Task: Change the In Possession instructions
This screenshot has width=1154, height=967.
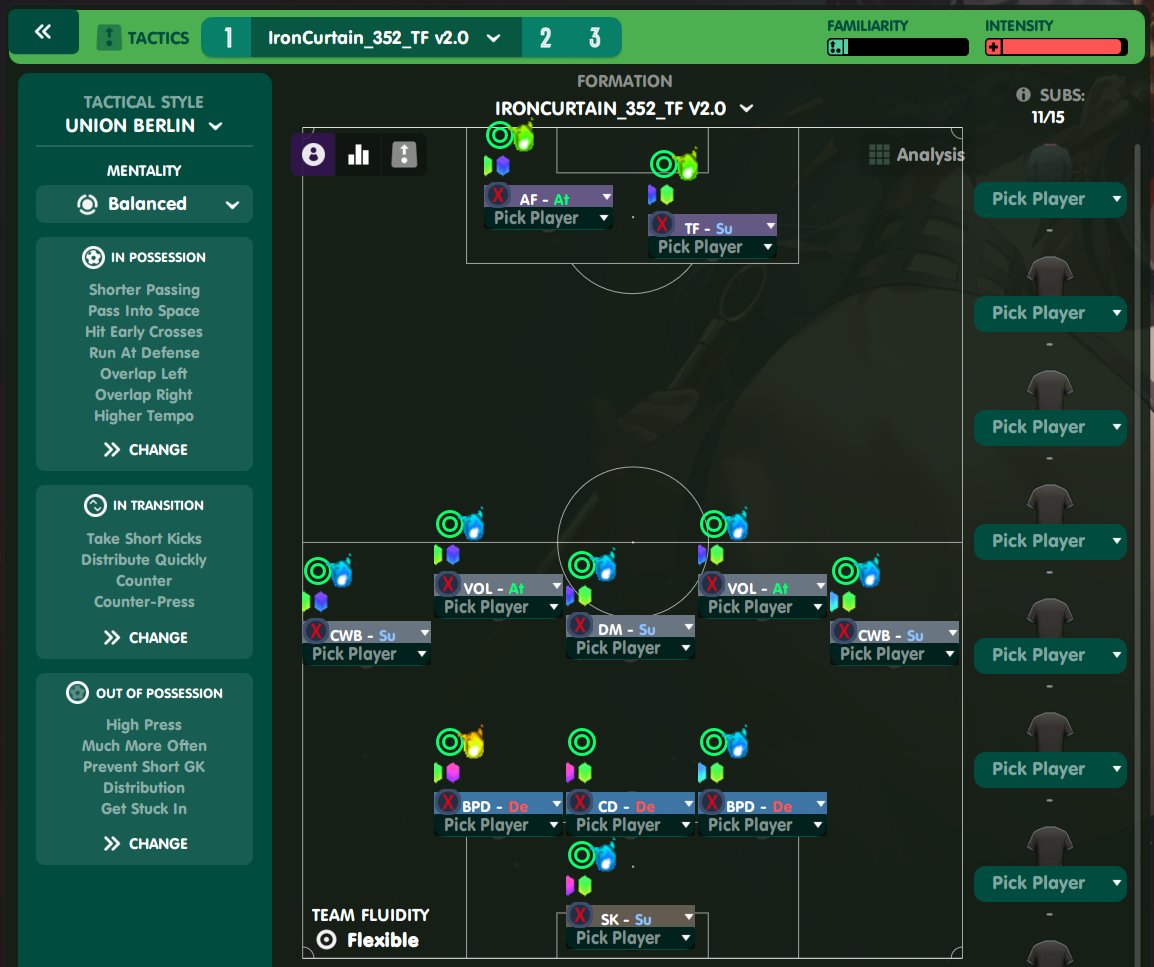Action: (x=145, y=450)
